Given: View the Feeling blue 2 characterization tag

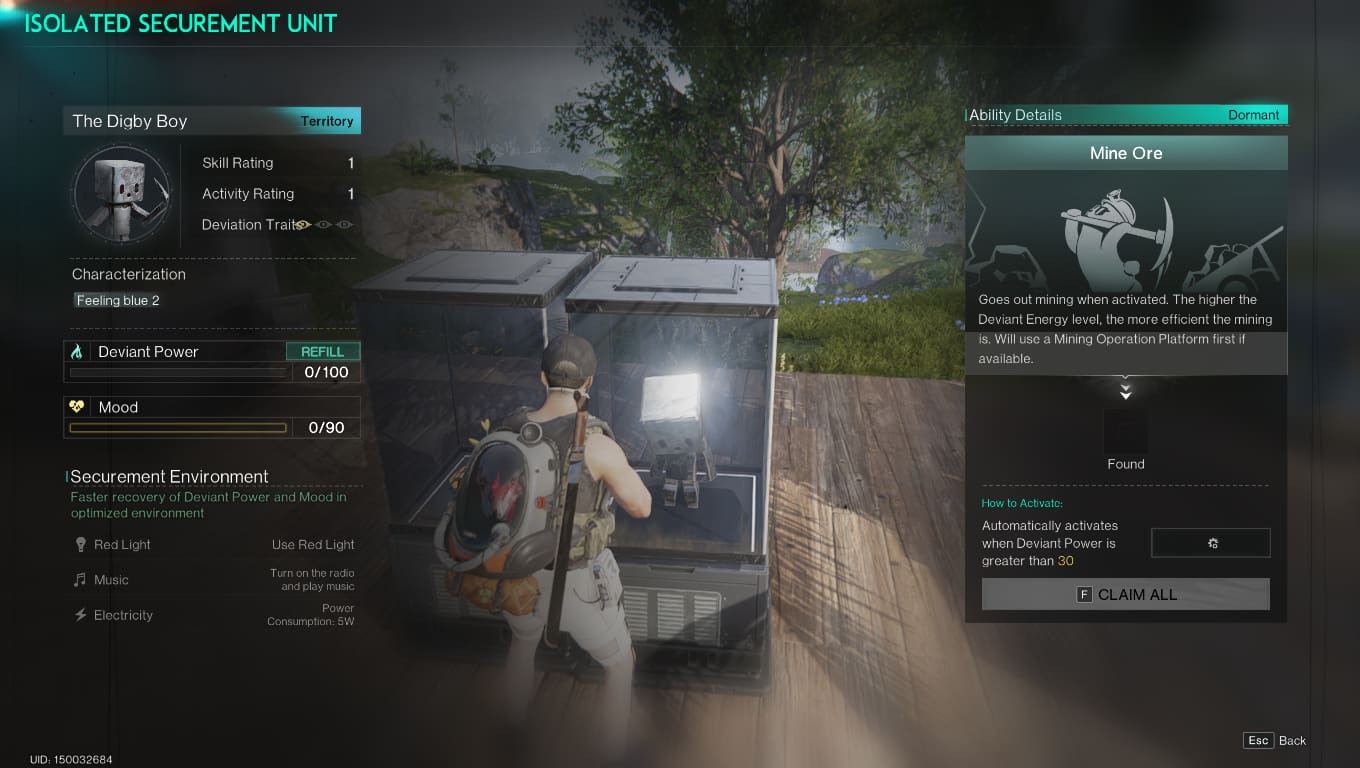Looking at the screenshot, I should click(118, 300).
